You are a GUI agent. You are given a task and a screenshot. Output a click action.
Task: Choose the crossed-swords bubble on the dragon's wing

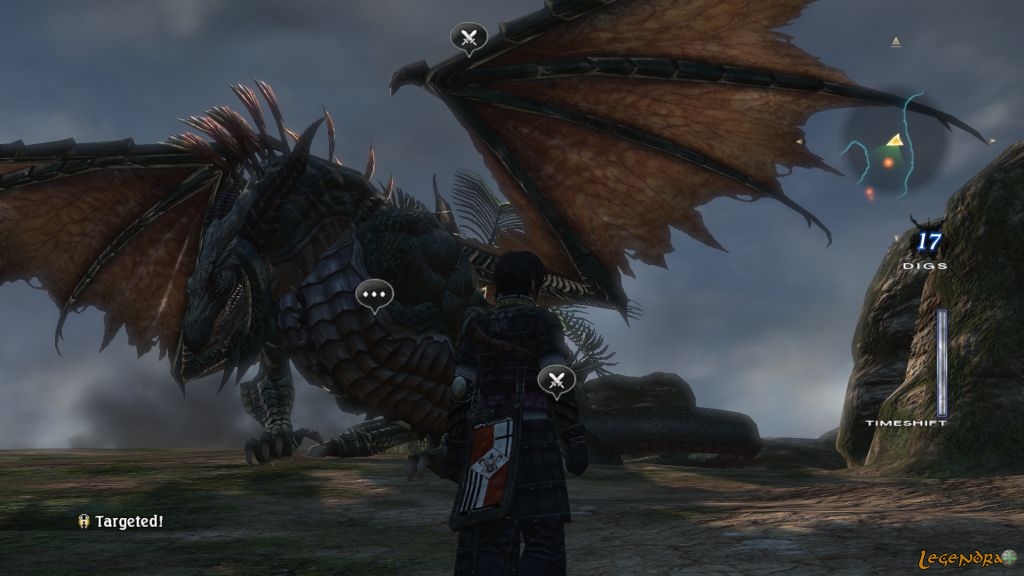click(469, 38)
